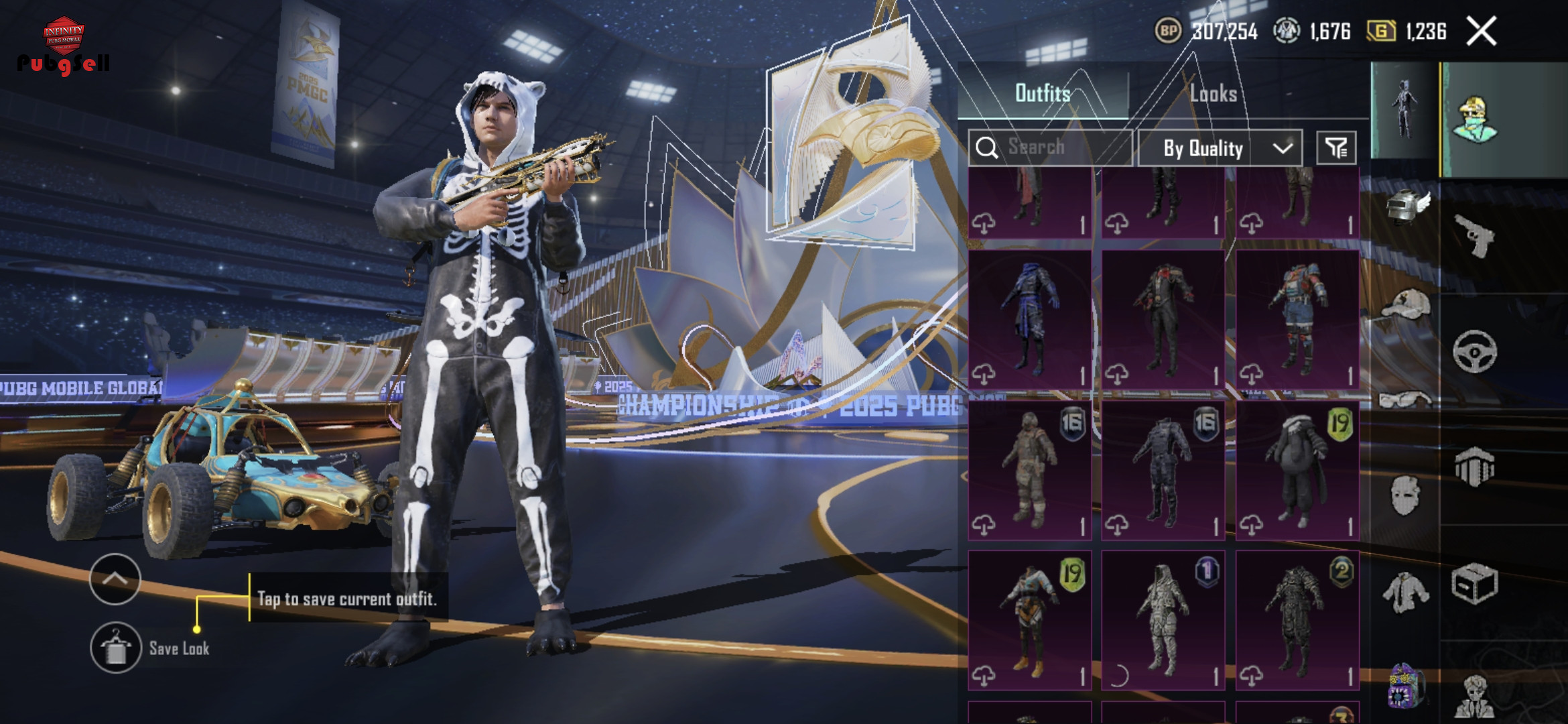Open the purple backpack category
The height and width of the screenshot is (724, 1568).
pyautogui.click(x=1406, y=685)
